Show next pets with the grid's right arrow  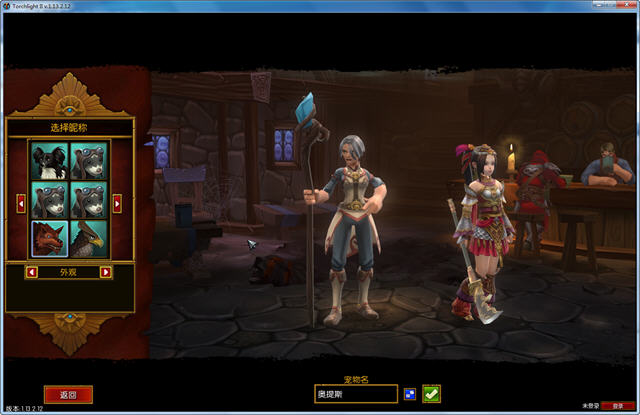pyautogui.click(x=117, y=203)
